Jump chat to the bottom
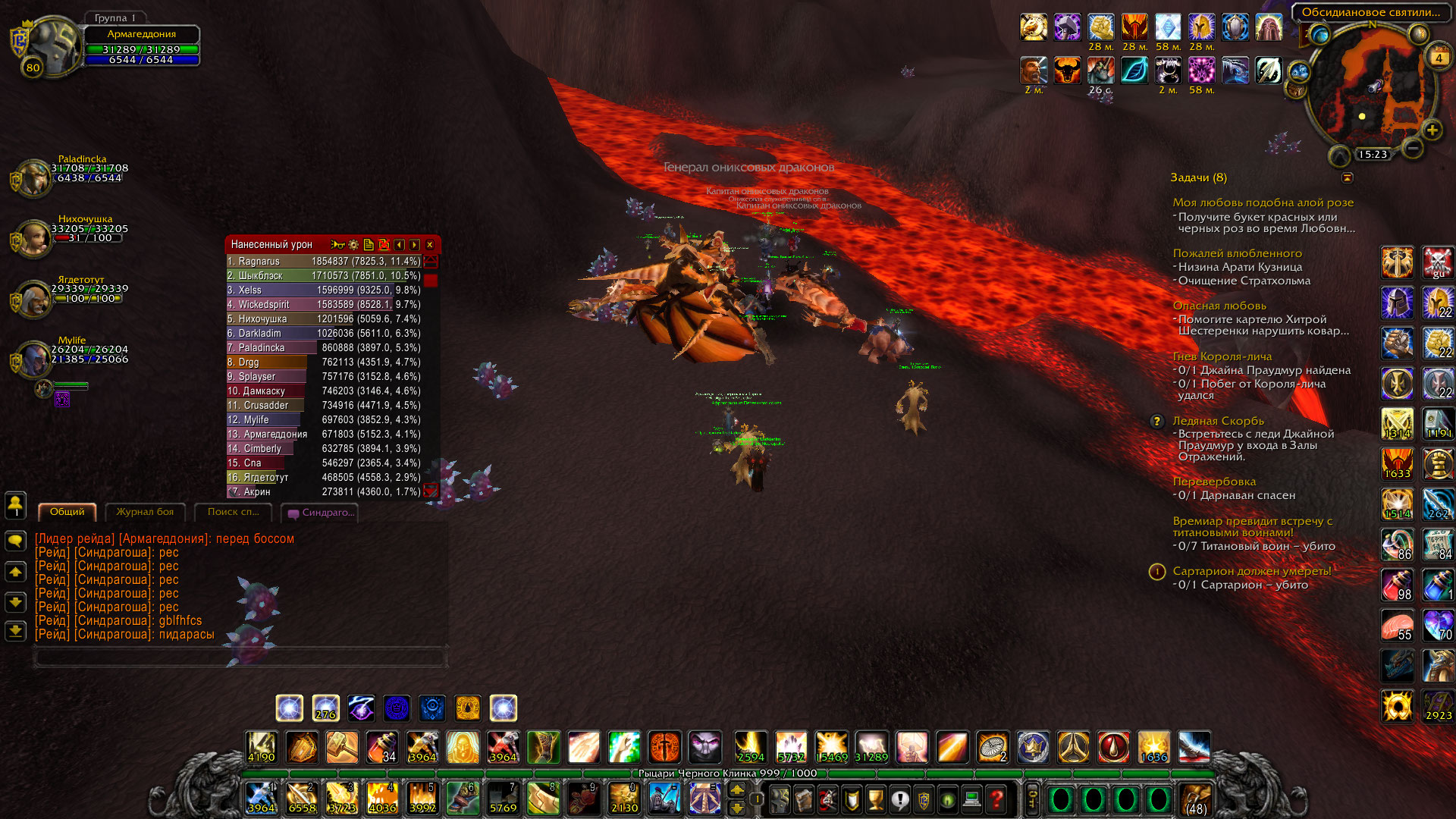The image size is (1456, 819). pos(15,631)
